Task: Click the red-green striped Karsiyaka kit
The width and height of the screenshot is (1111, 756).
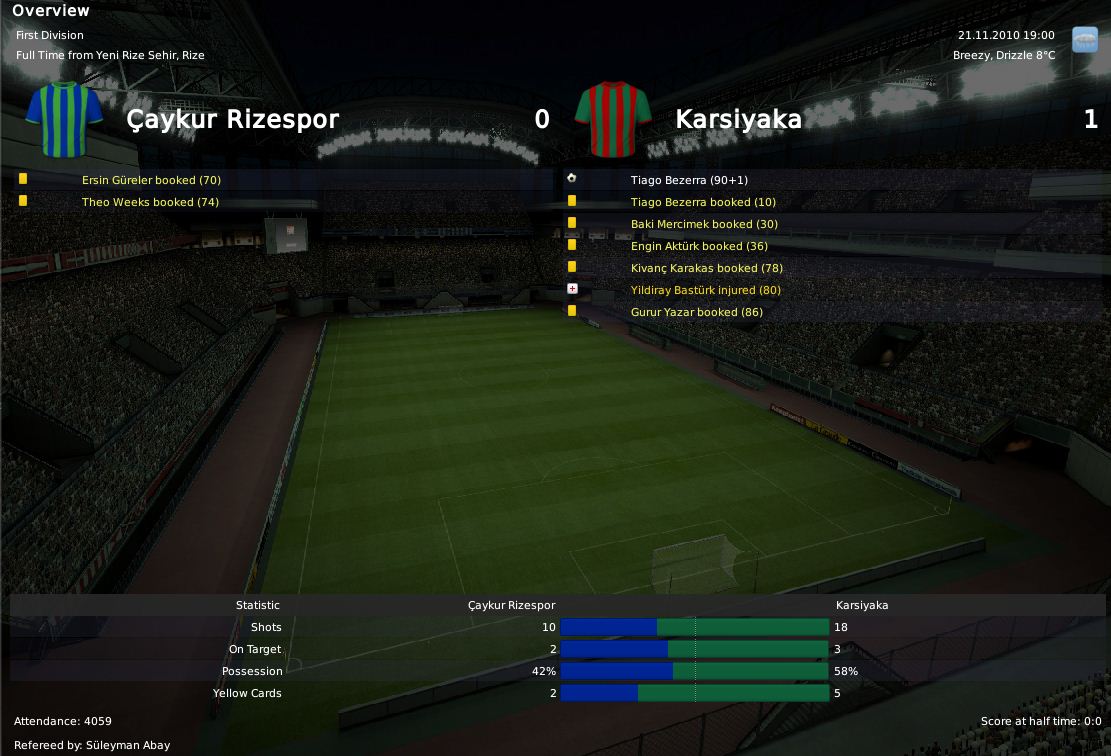Action: pos(614,120)
